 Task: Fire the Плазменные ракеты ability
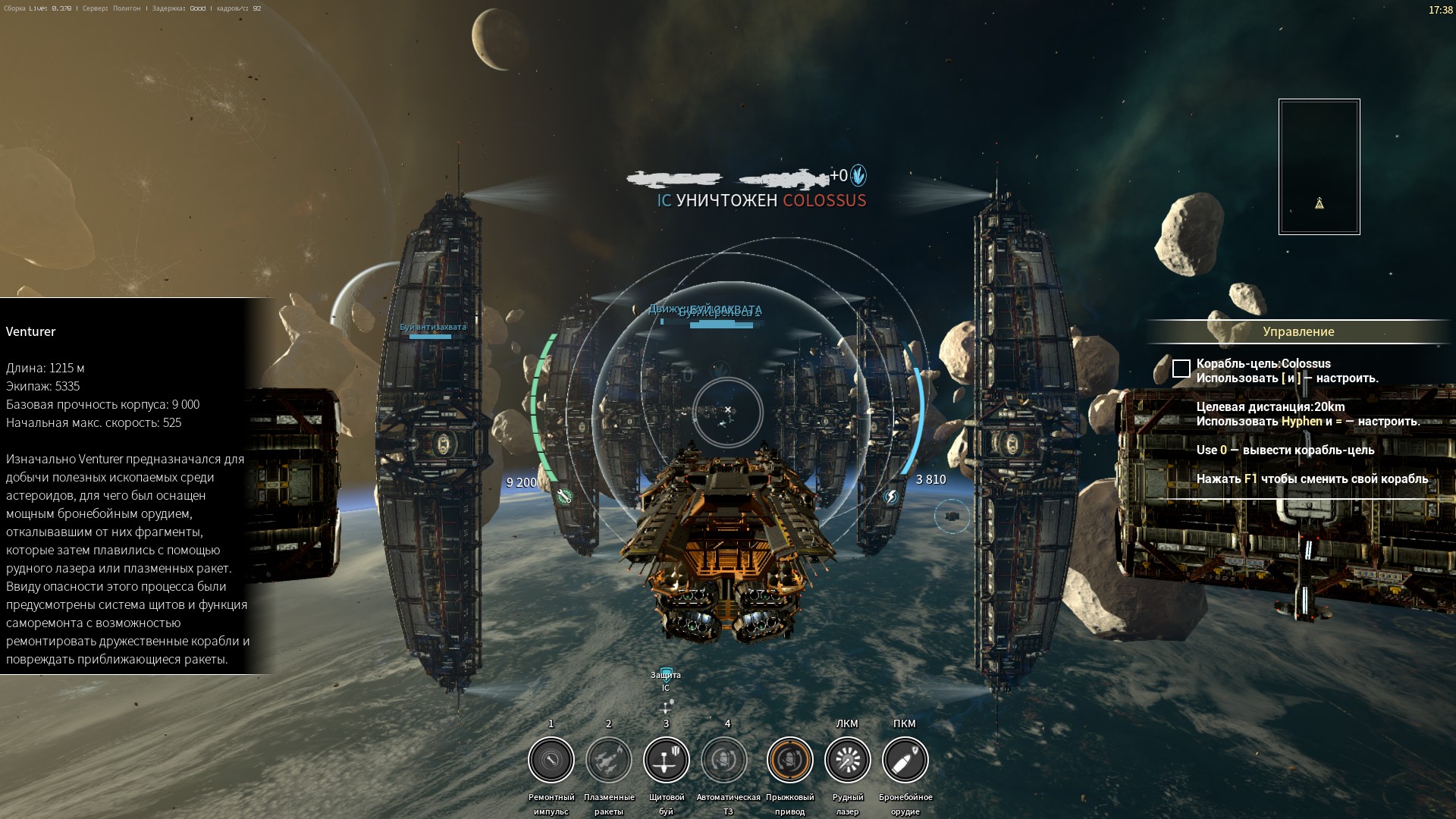(x=608, y=759)
